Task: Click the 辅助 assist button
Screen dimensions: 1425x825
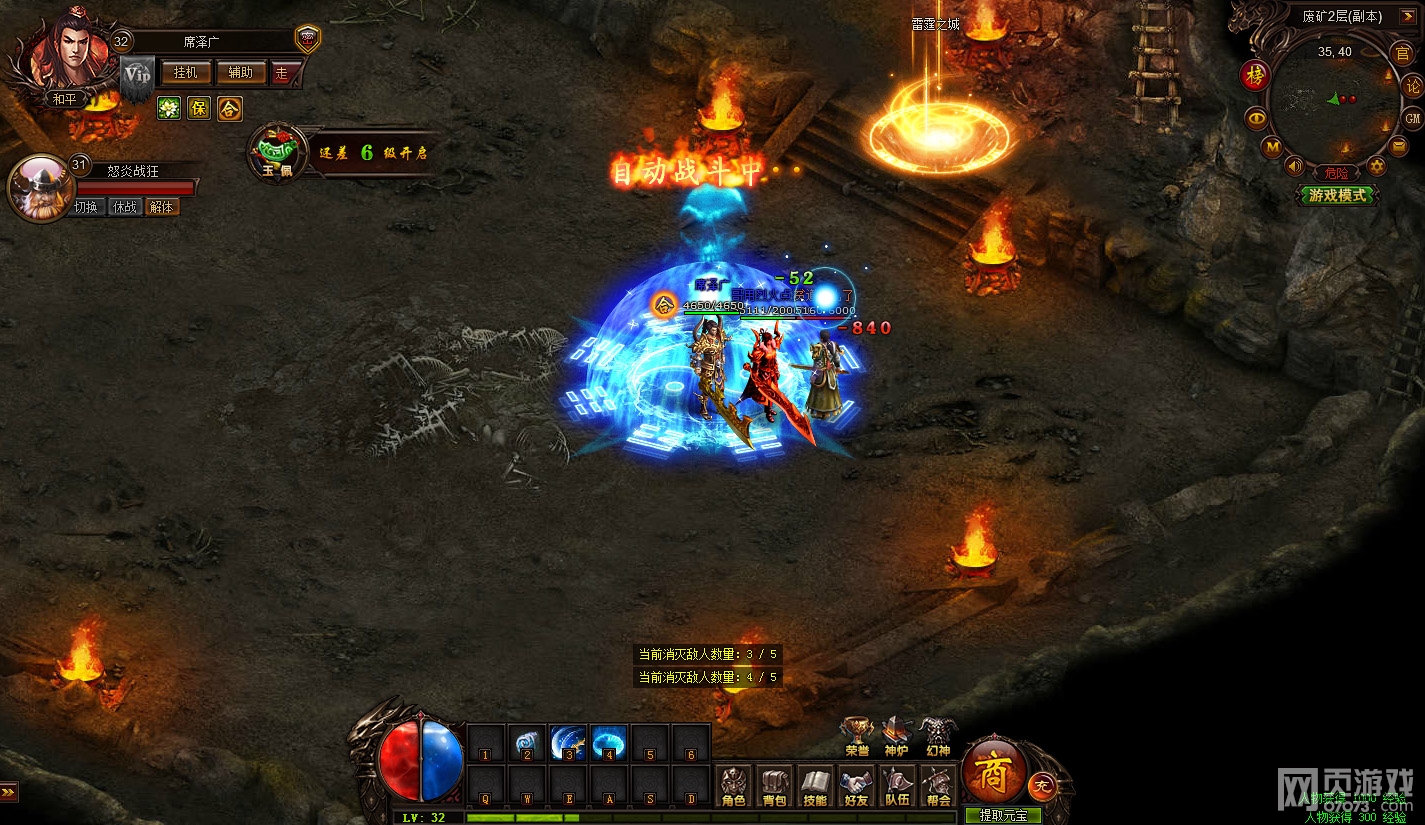Action: (x=241, y=72)
